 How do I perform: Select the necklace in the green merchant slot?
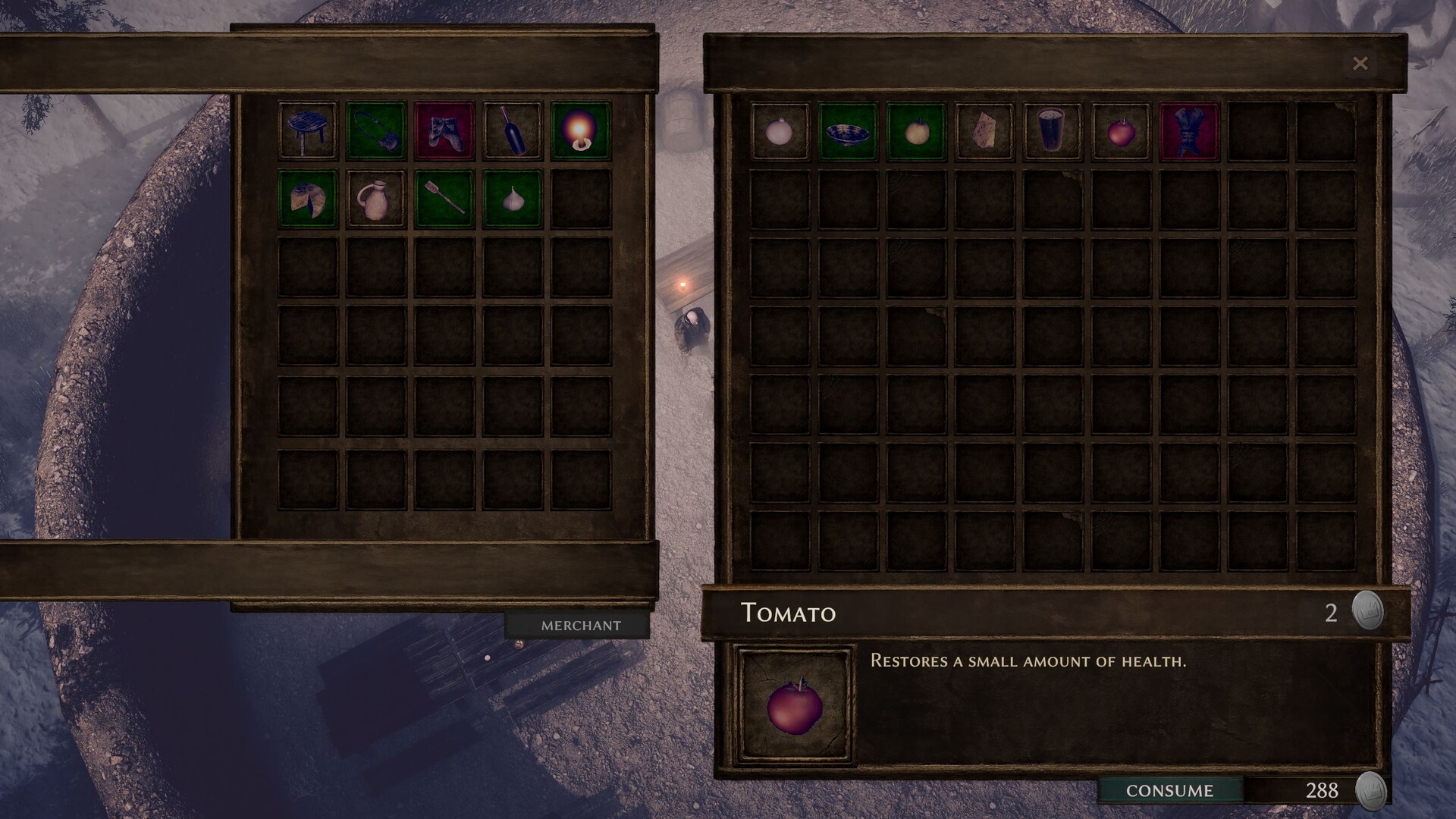pyautogui.click(x=376, y=131)
